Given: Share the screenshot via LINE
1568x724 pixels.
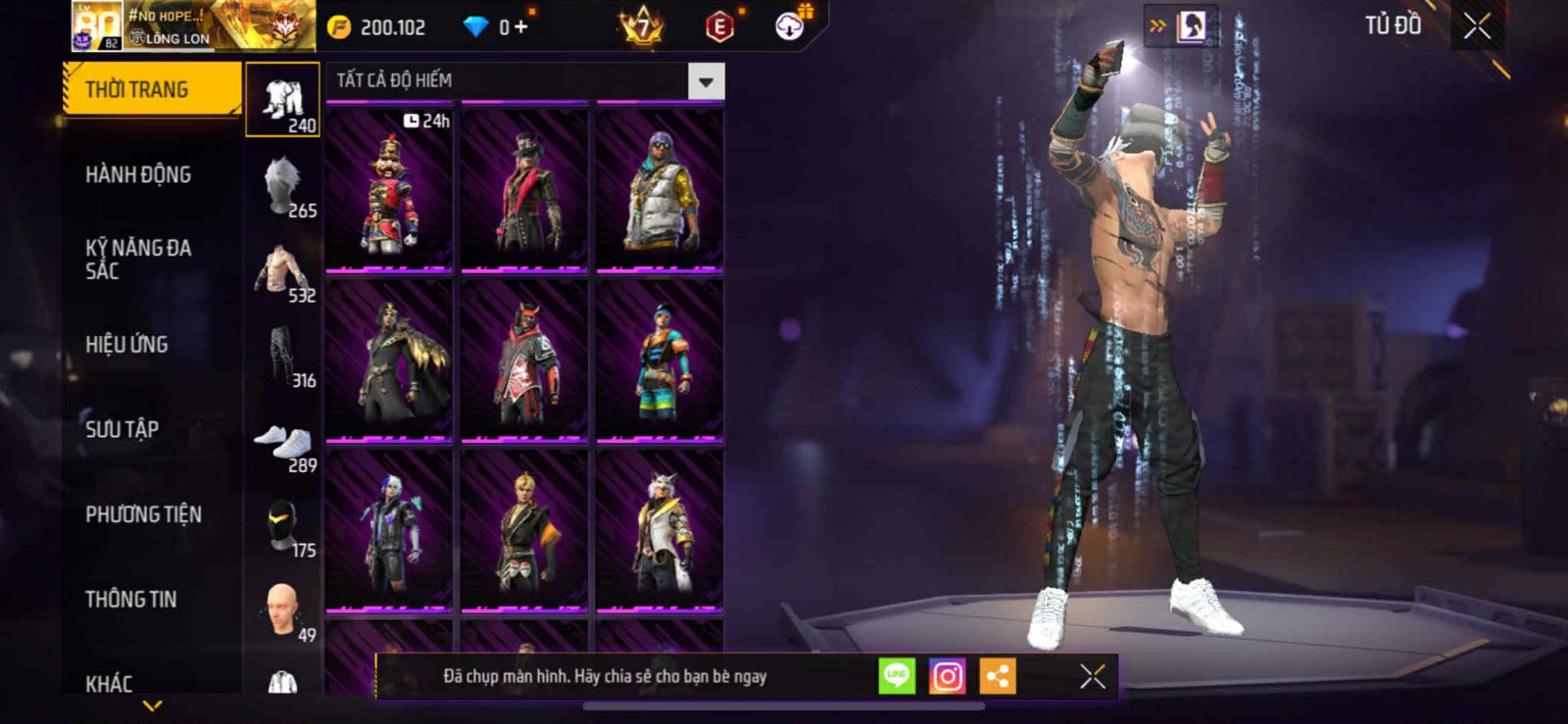Looking at the screenshot, I should (x=897, y=677).
